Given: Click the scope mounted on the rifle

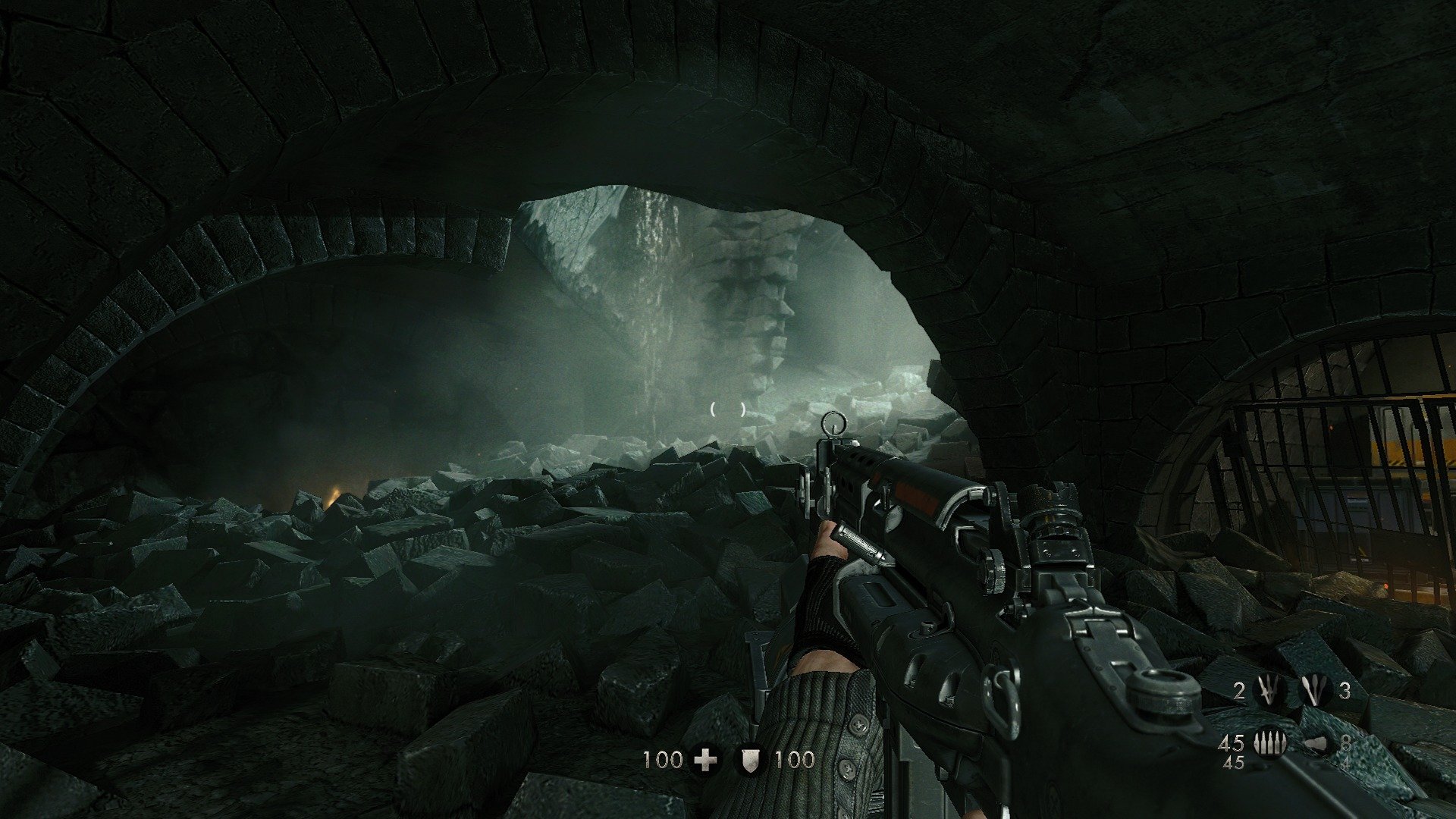Looking at the screenshot, I should (1058, 531).
